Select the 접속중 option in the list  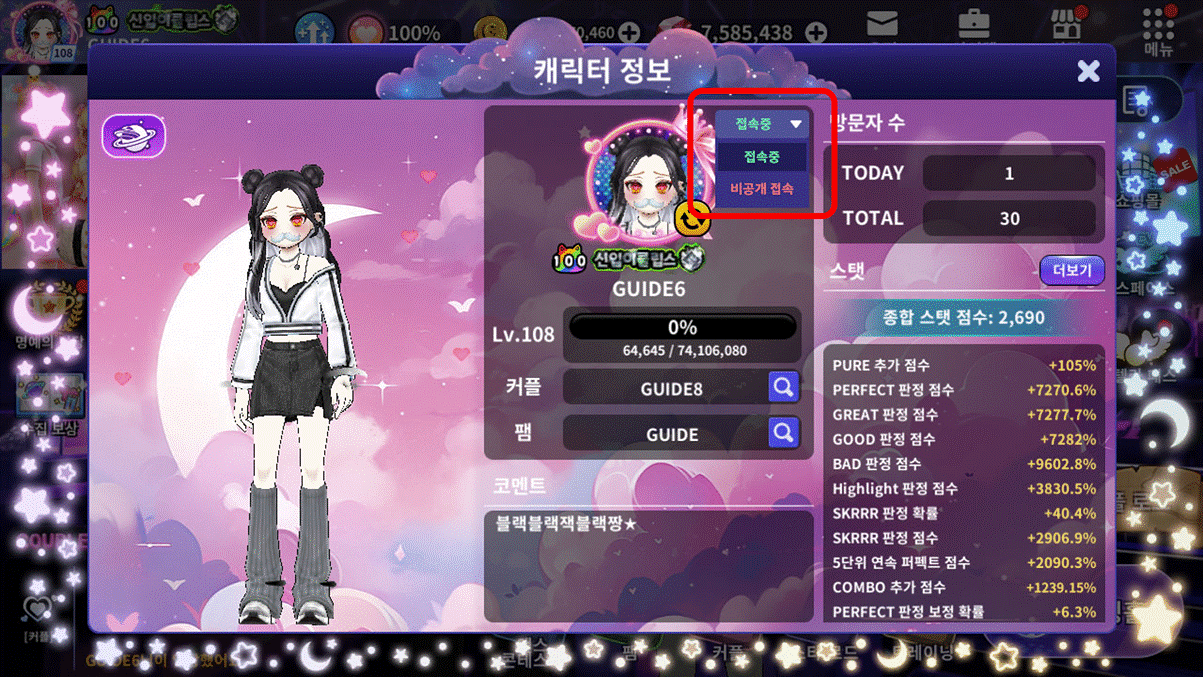762,157
